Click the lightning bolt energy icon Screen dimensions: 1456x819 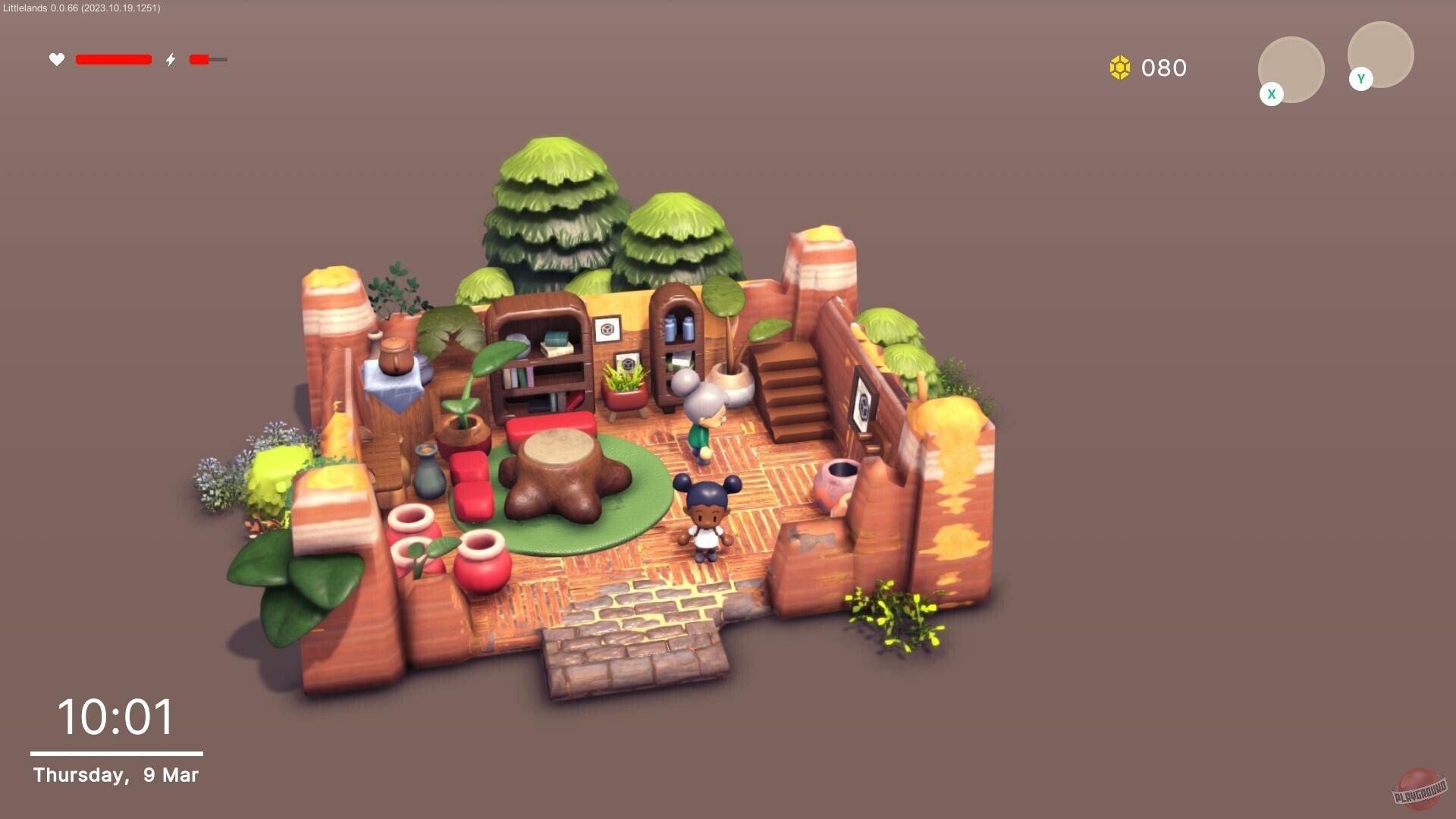tap(171, 59)
